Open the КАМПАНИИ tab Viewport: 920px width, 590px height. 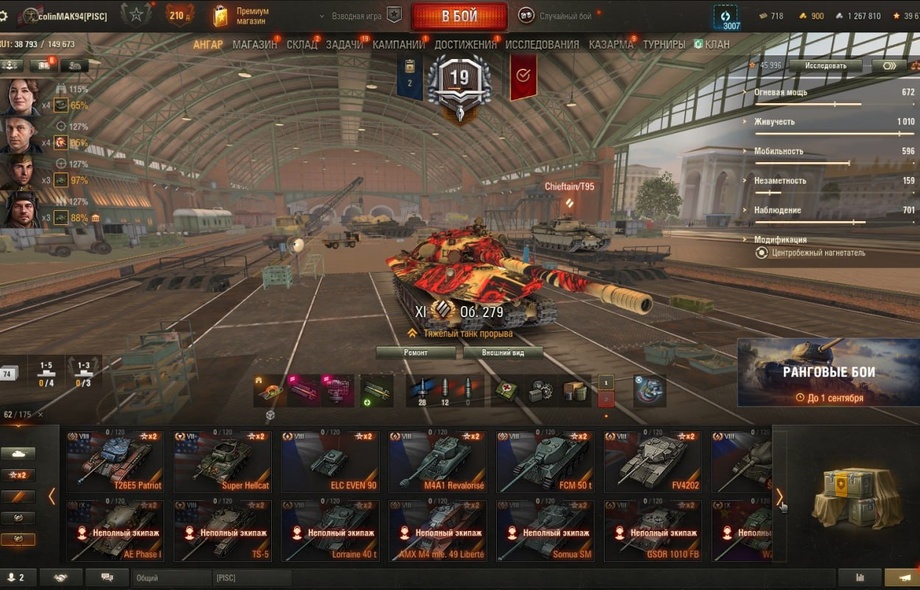[x=398, y=45]
